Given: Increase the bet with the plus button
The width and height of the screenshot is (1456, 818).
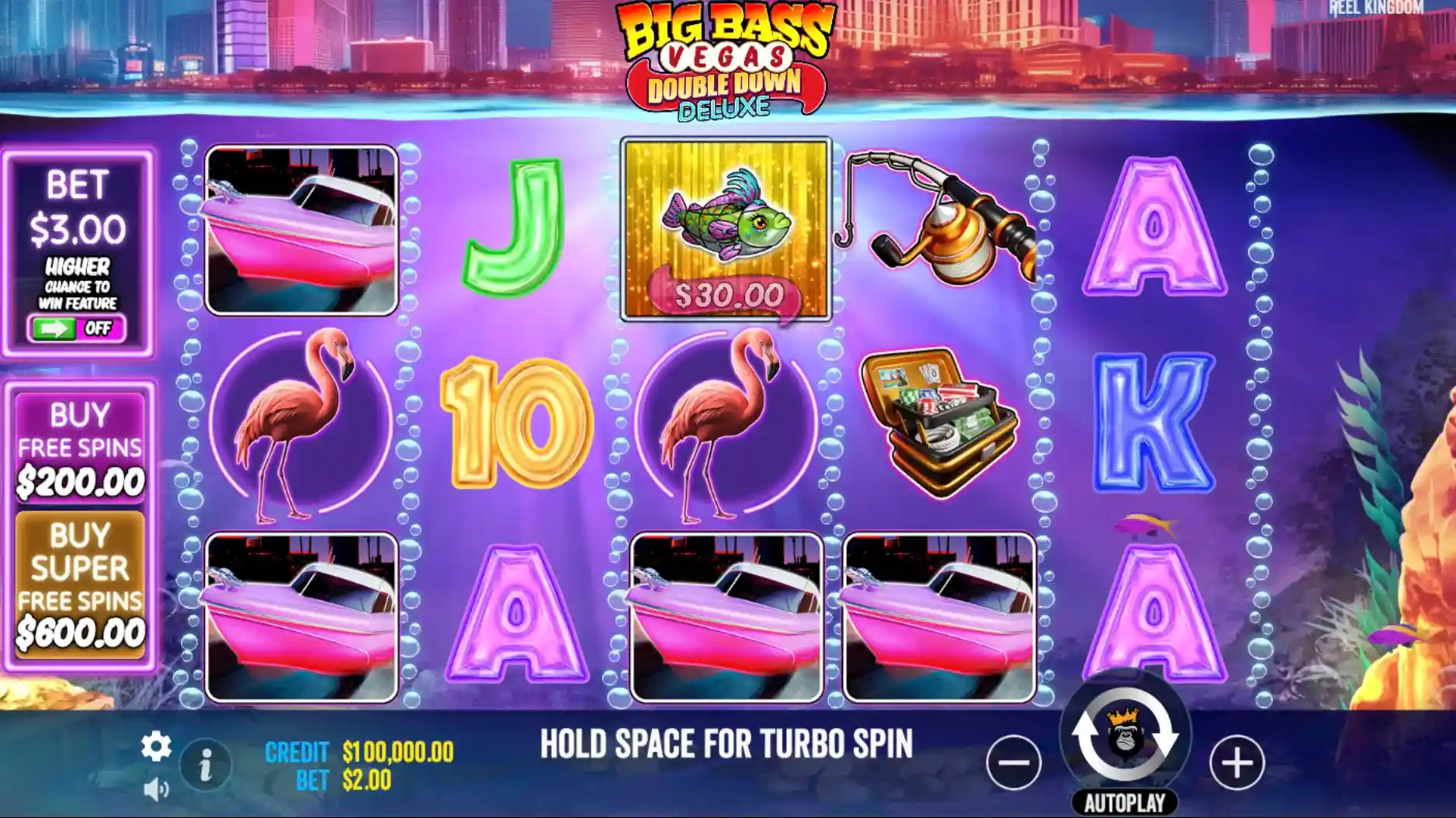Looking at the screenshot, I should [1236, 762].
